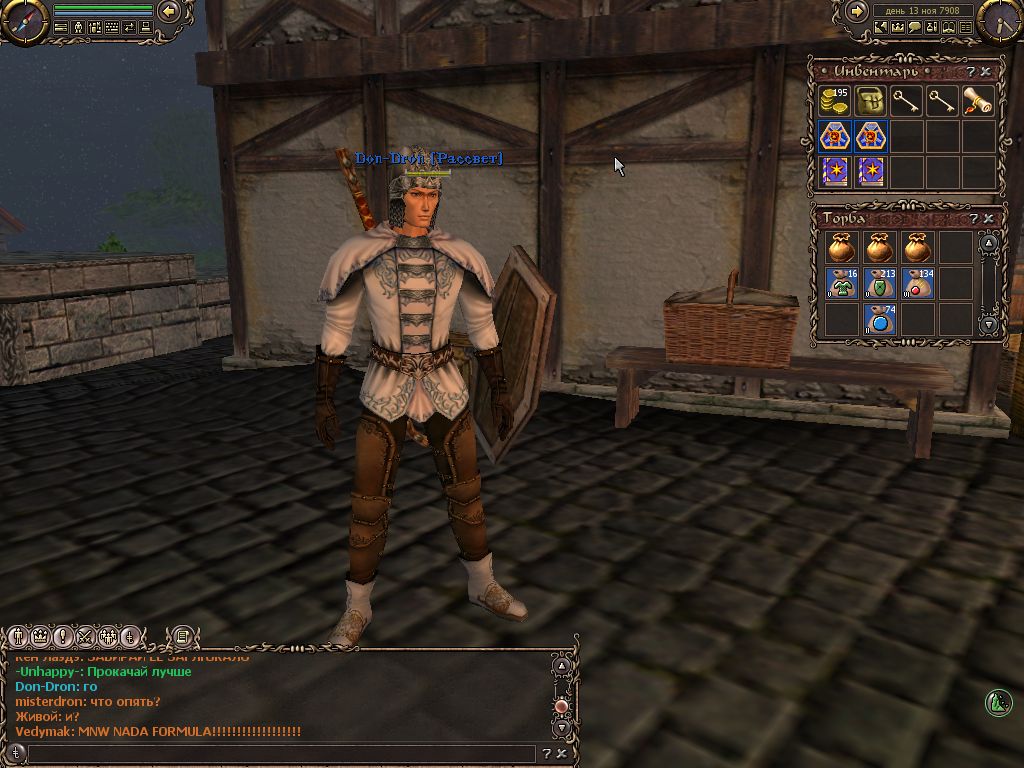Click the yellow right-arrow button by the date

[857, 11]
